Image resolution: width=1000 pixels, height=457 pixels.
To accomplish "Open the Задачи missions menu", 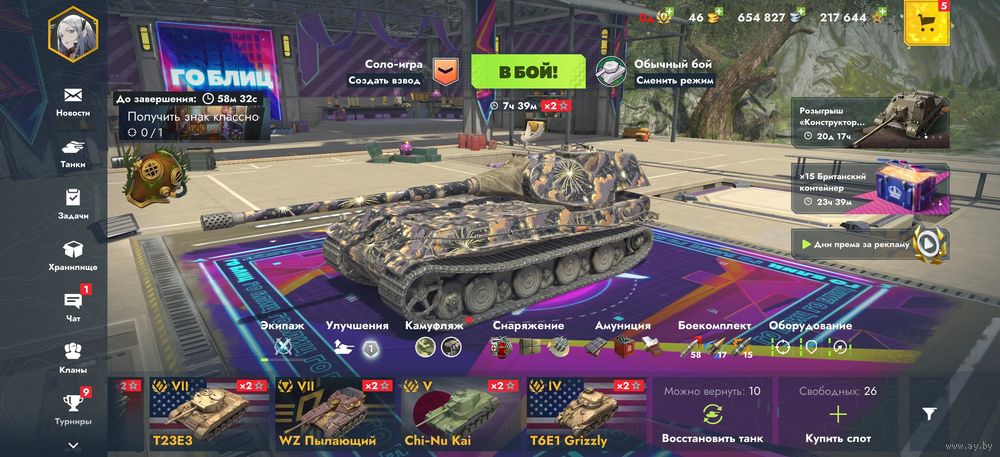I will pyautogui.click(x=72, y=203).
